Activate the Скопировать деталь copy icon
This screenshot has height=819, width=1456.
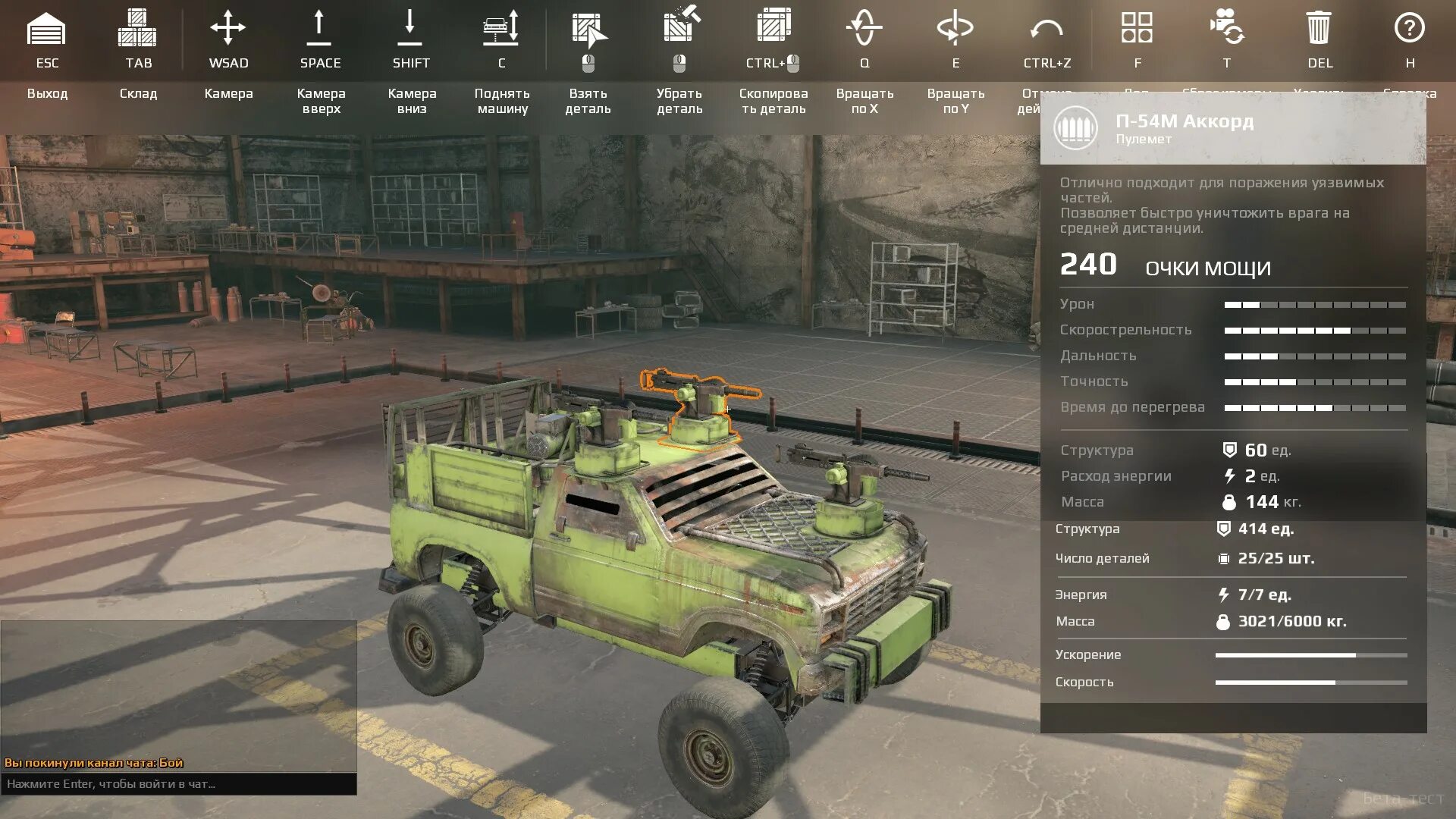click(x=773, y=25)
